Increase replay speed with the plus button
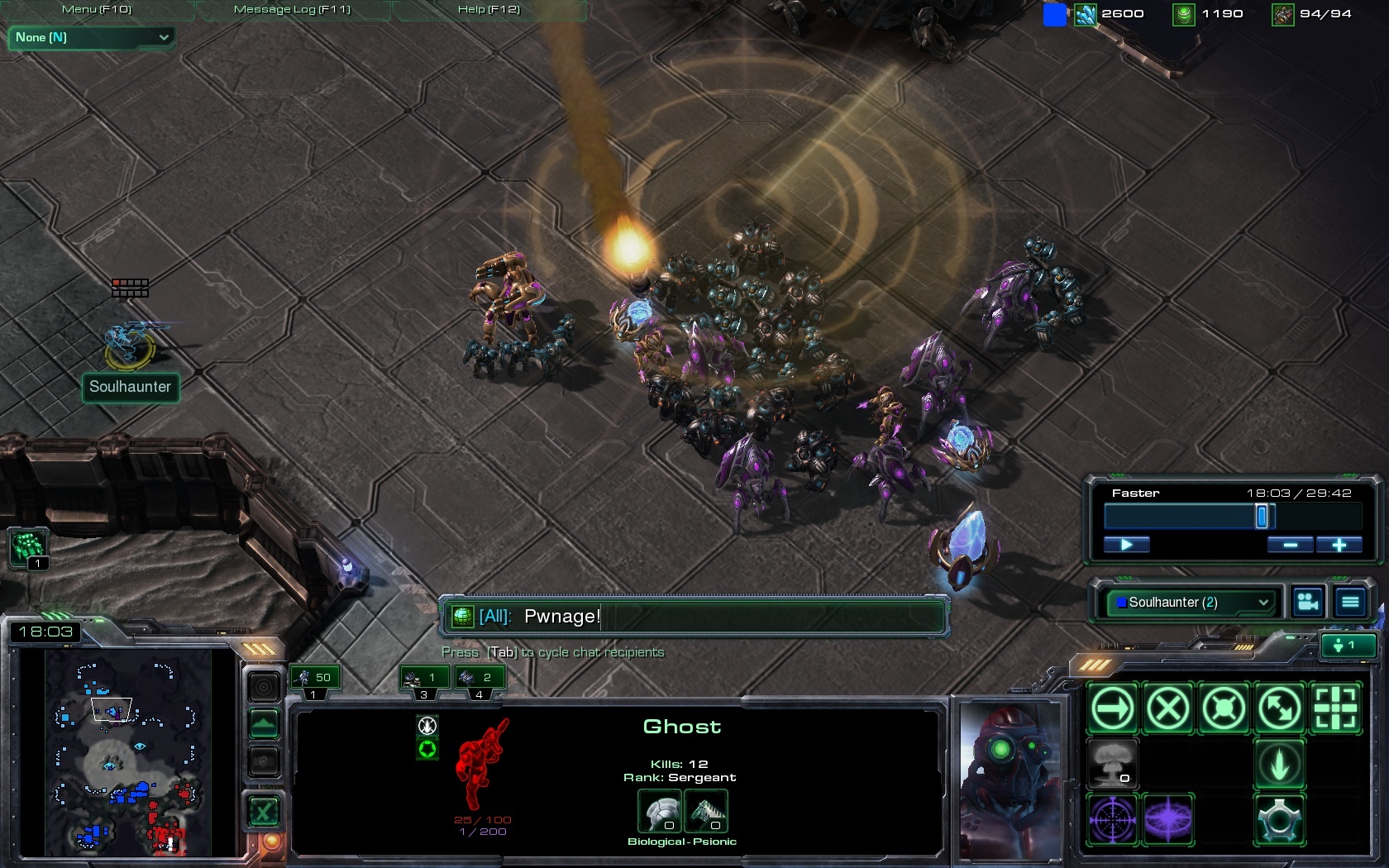 coord(1339,545)
